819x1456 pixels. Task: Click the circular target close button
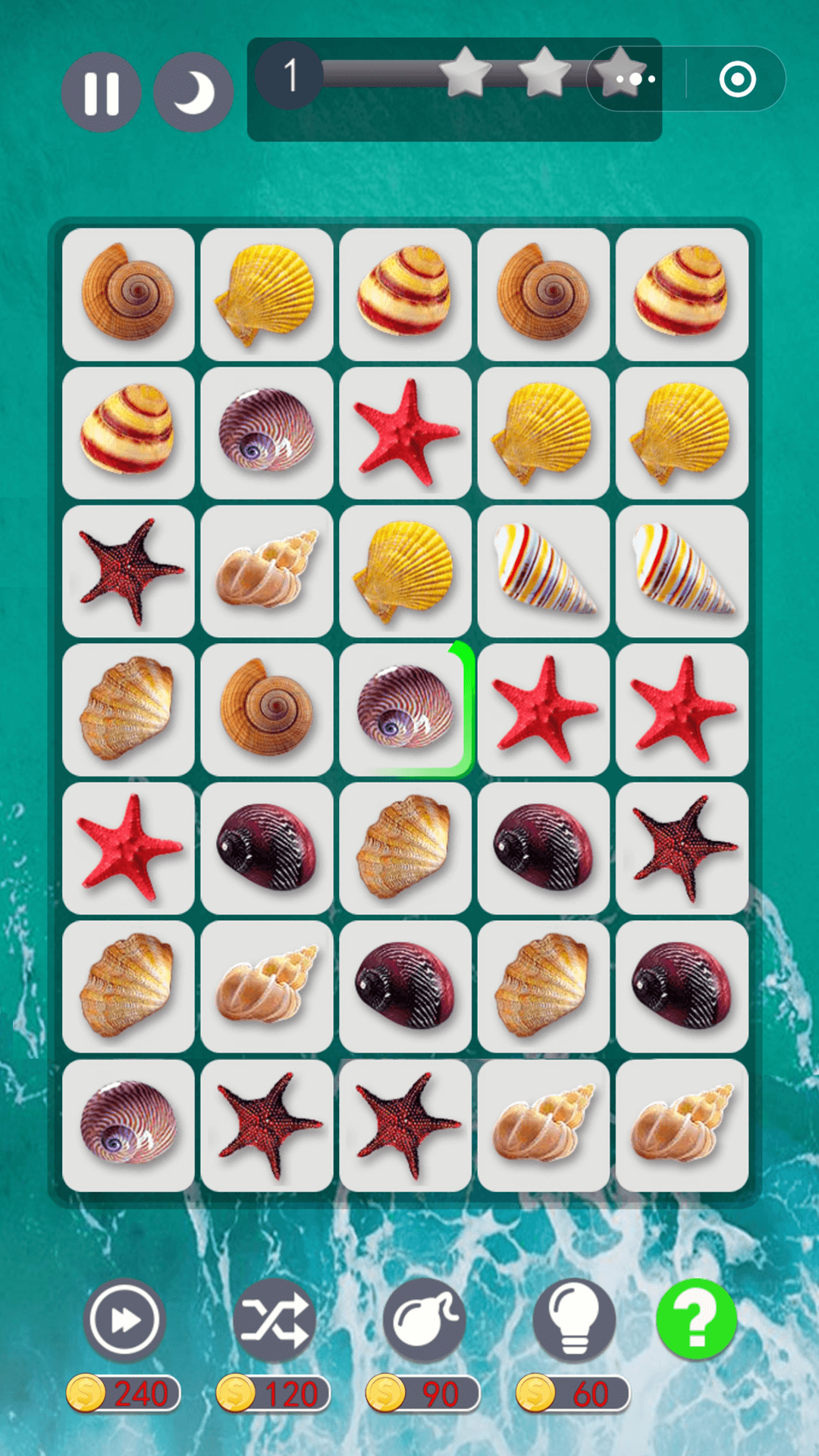737,79
